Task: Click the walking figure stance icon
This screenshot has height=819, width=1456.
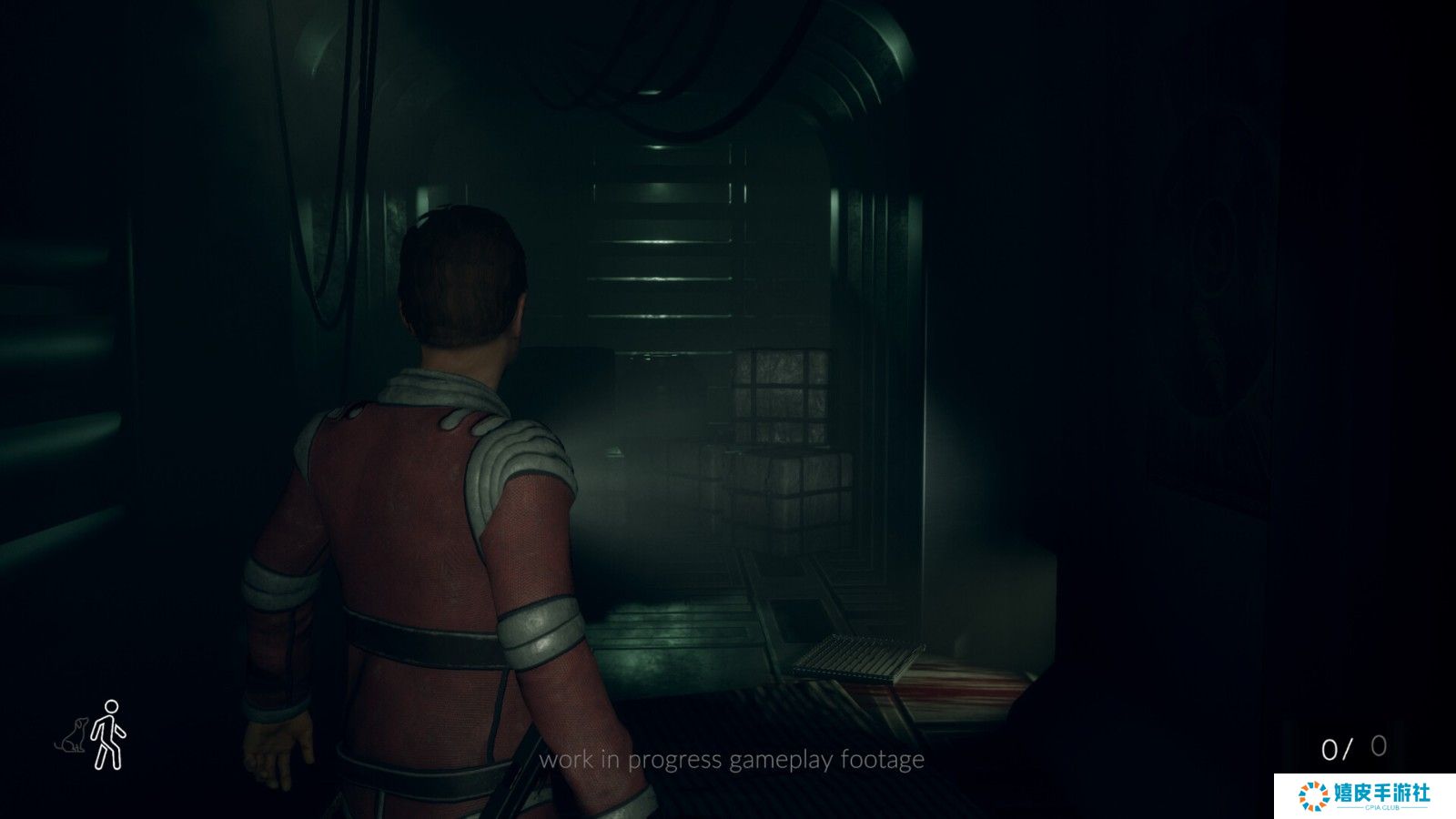Action: tap(108, 734)
